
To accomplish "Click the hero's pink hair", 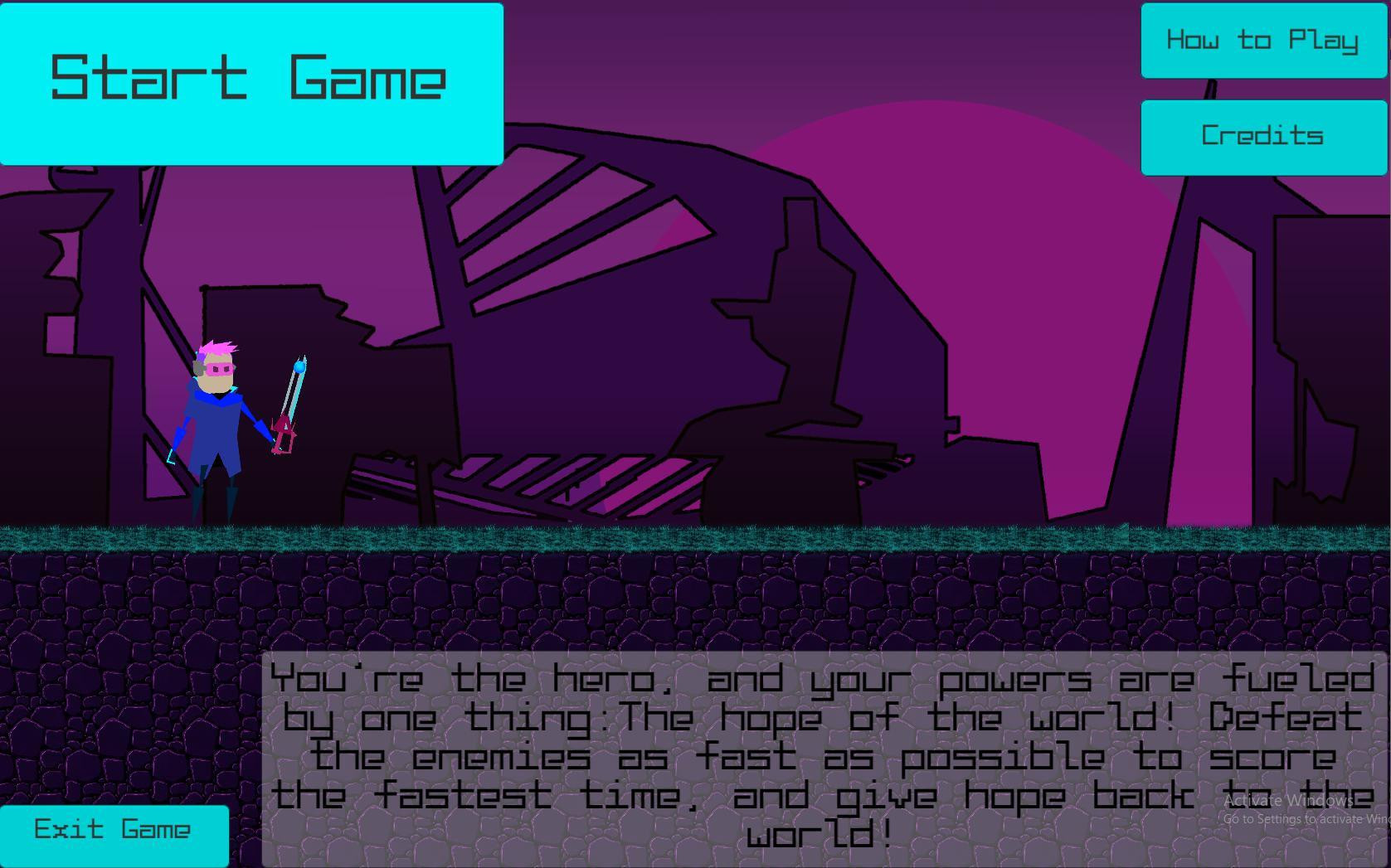I will point(217,347).
